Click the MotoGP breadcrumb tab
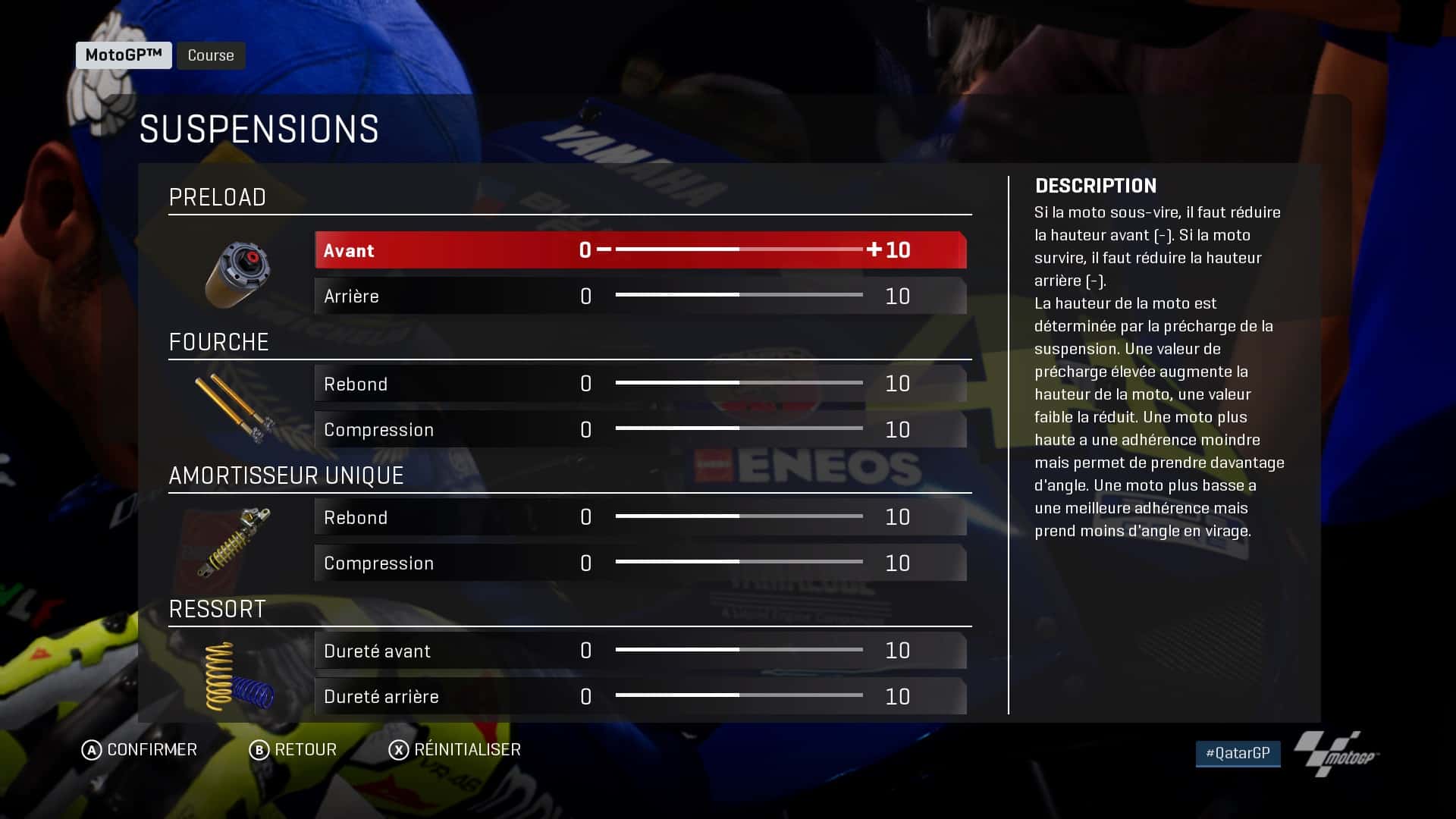Image resolution: width=1456 pixels, height=819 pixels. point(124,55)
